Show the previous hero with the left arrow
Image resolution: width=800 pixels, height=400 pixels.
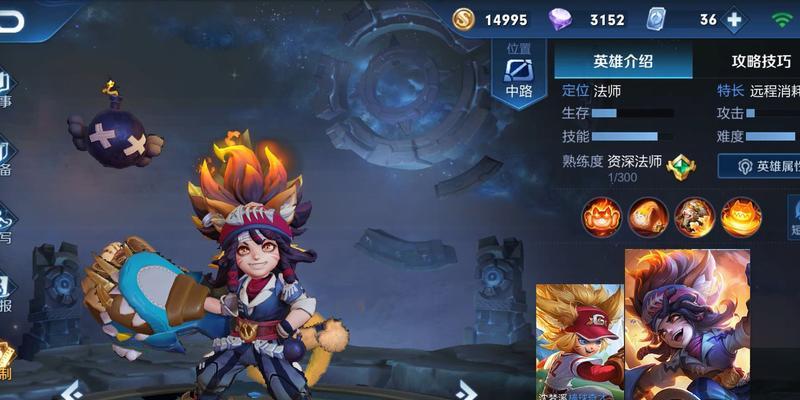(x=71, y=390)
